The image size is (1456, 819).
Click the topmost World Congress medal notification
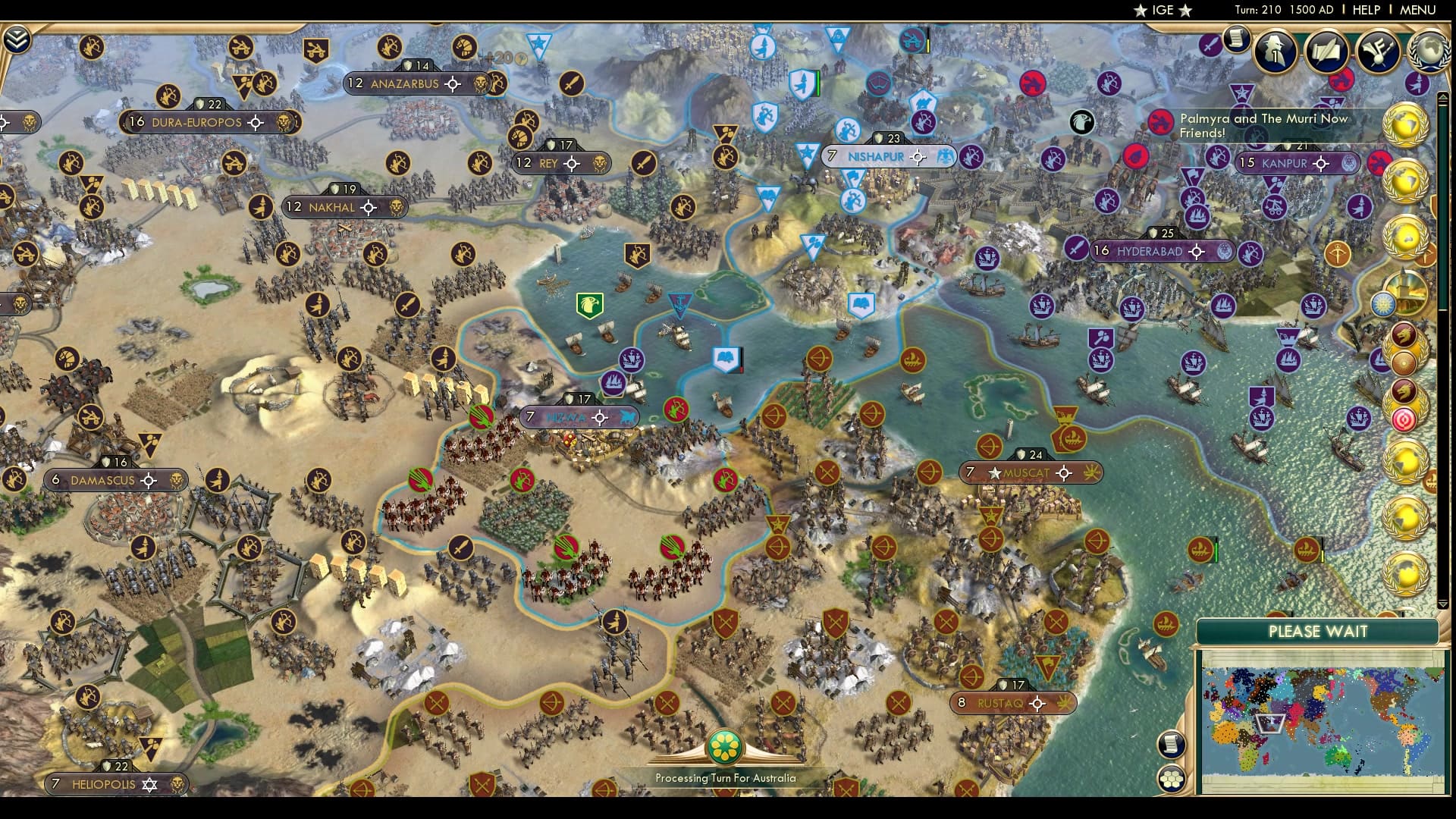[1404, 124]
